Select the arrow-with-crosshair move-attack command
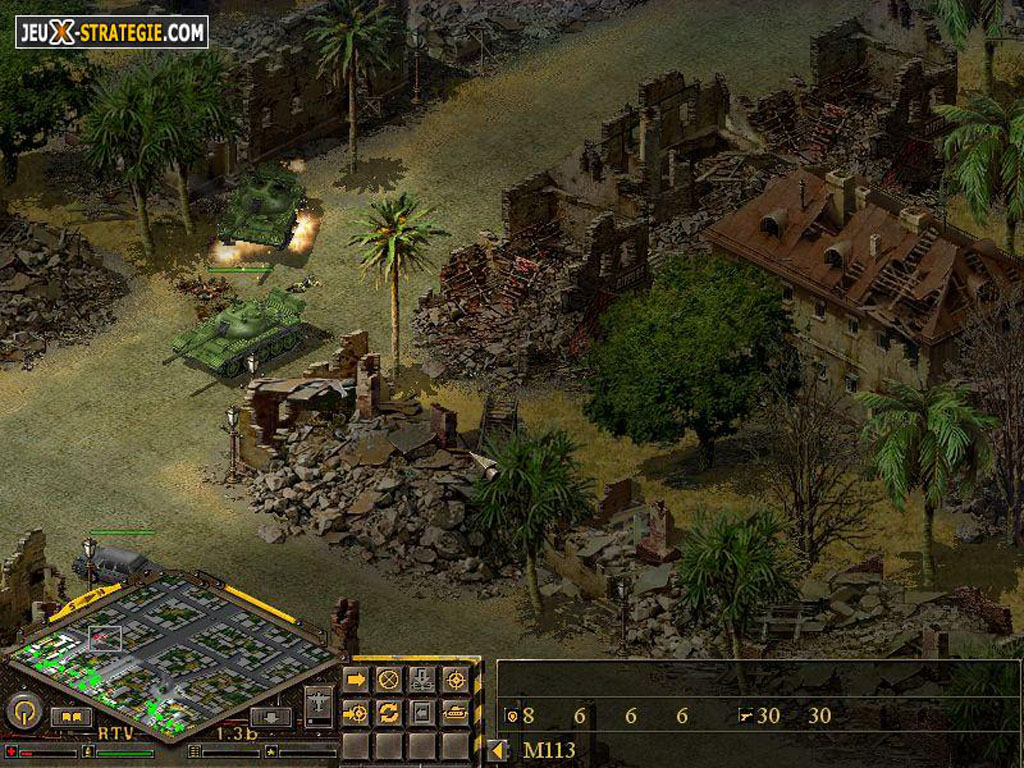 [356, 713]
